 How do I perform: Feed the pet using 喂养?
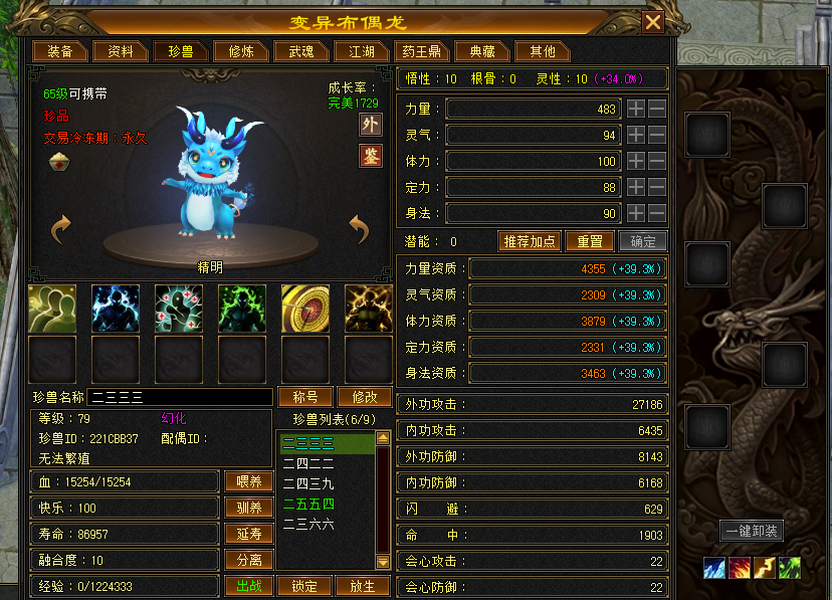click(249, 482)
